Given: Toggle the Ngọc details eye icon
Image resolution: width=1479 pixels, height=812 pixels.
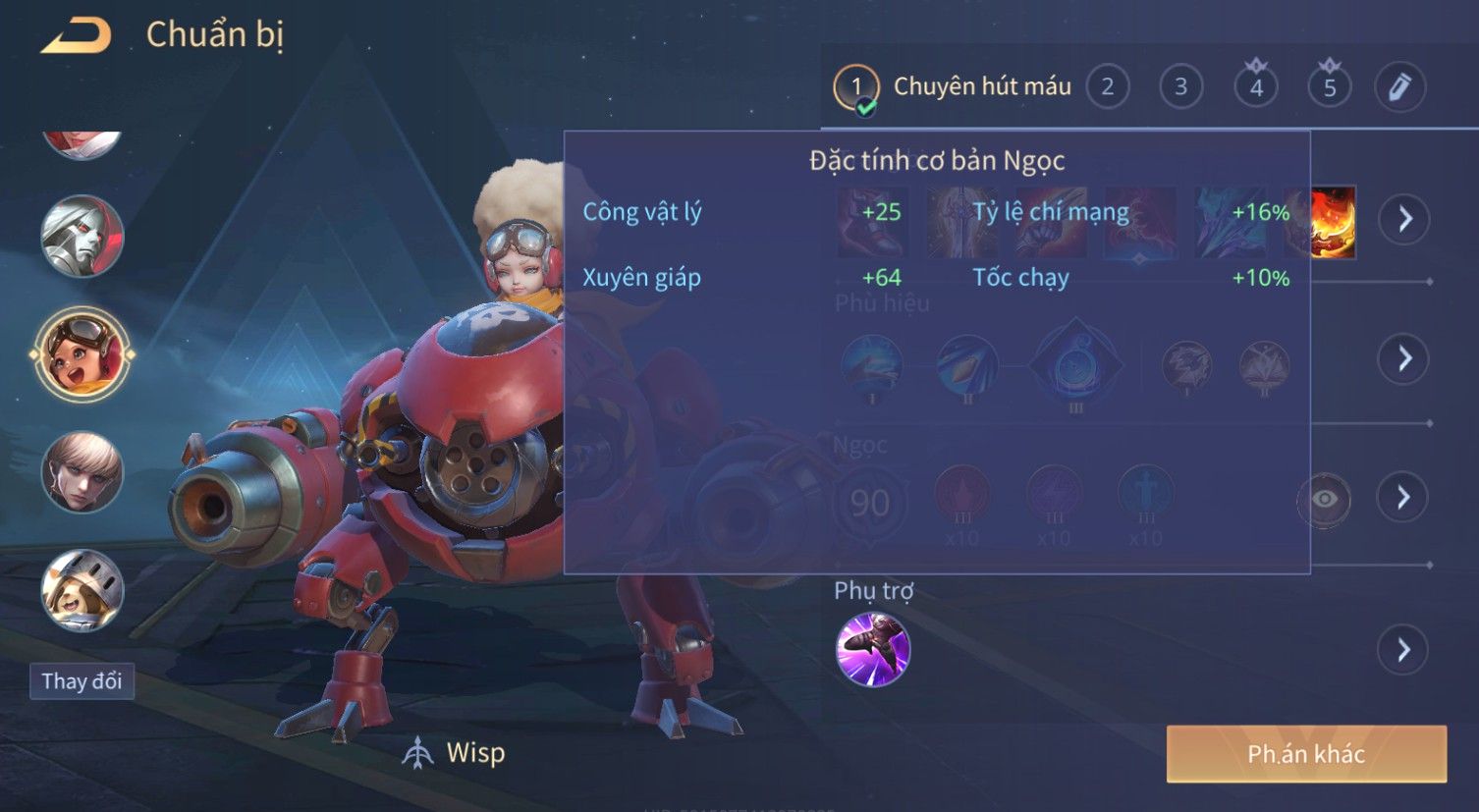Looking at the screenshot, I should (x=1324, y=499).
